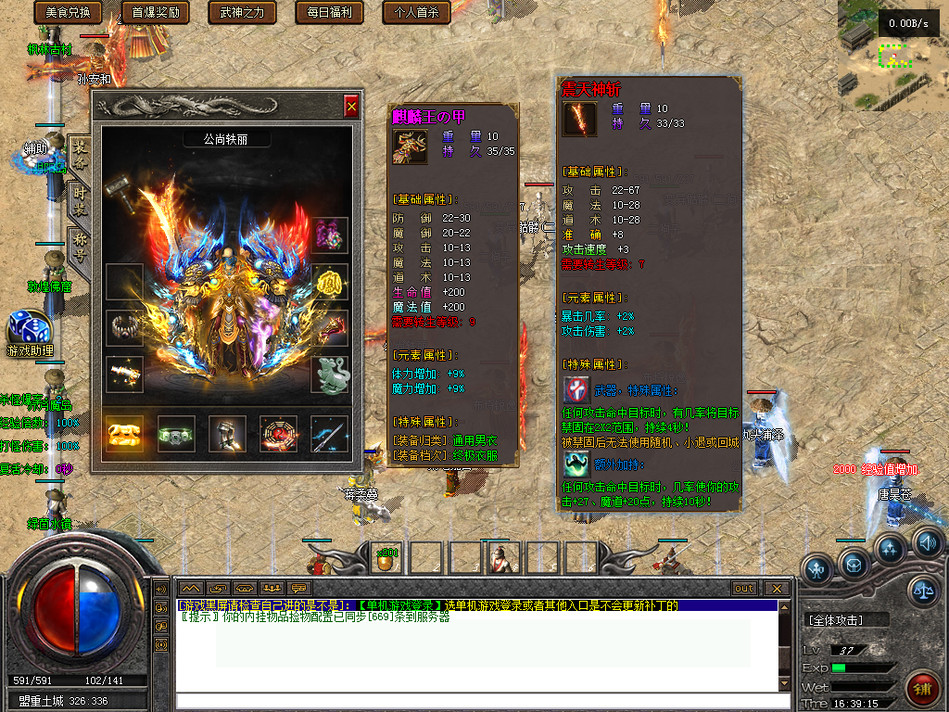Select the bracelet slot on the left
The width and height of the screenshot is (949, 712).
pos(125,328)
